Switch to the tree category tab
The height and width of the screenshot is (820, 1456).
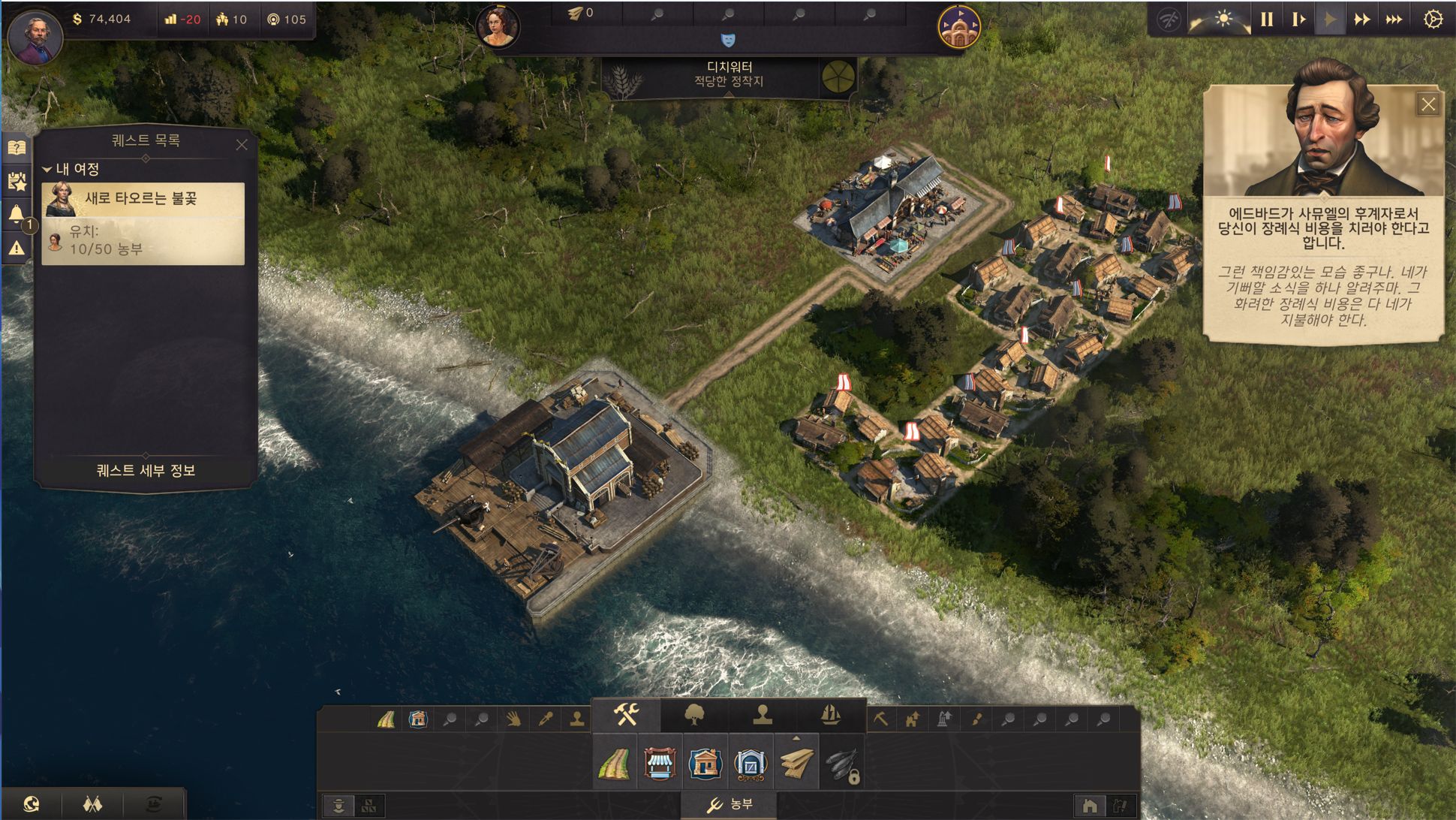pos(694,715)
